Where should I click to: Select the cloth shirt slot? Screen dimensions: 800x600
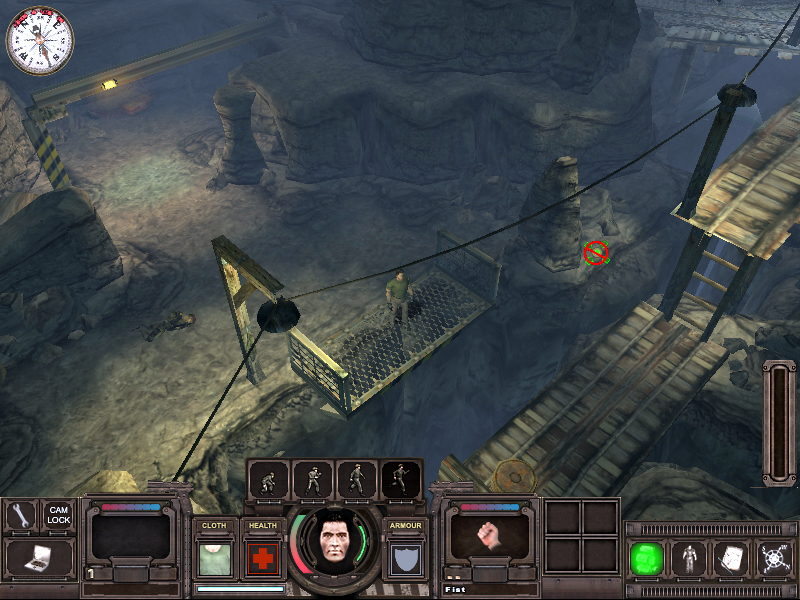pyautogui.click(x=213, y=559)
